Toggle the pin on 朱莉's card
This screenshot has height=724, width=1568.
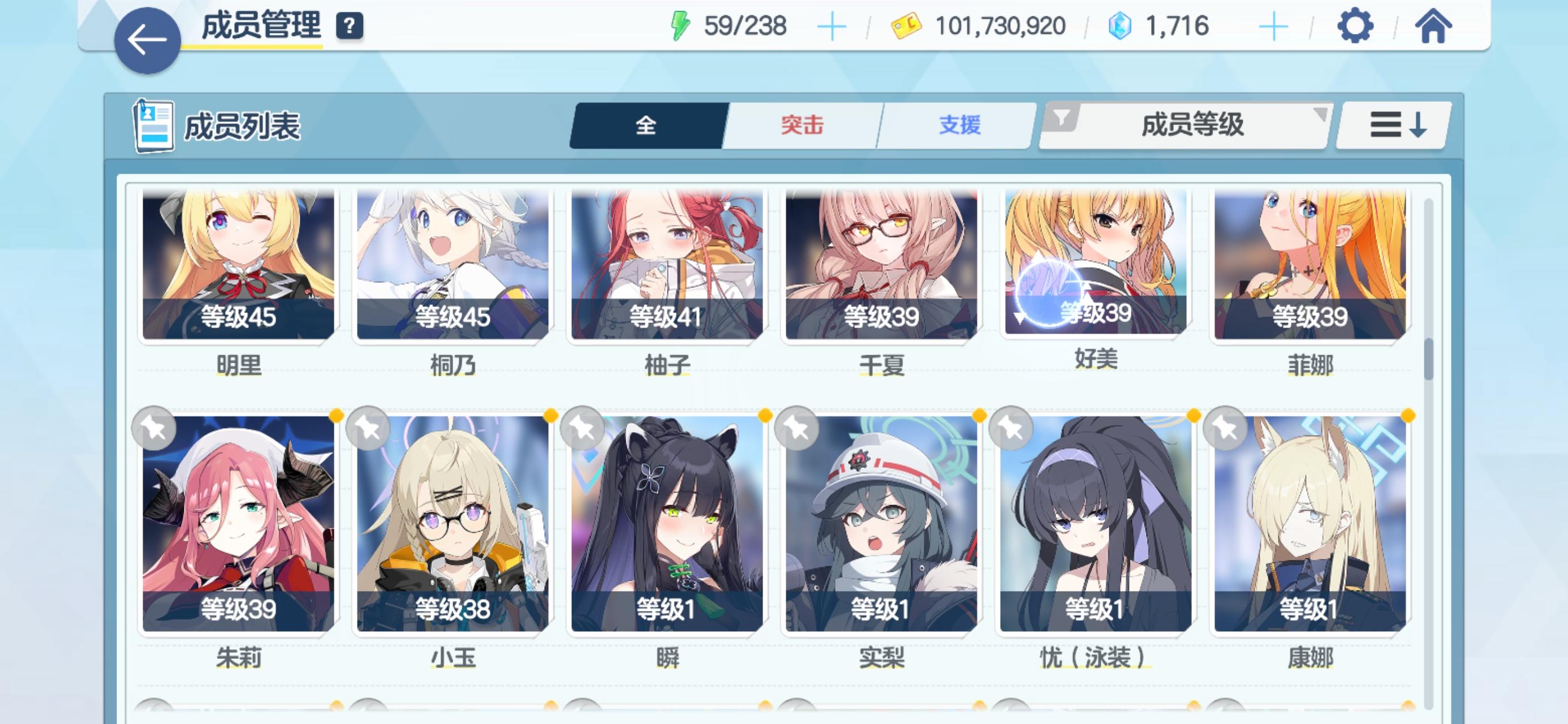[x=154, y=429]
